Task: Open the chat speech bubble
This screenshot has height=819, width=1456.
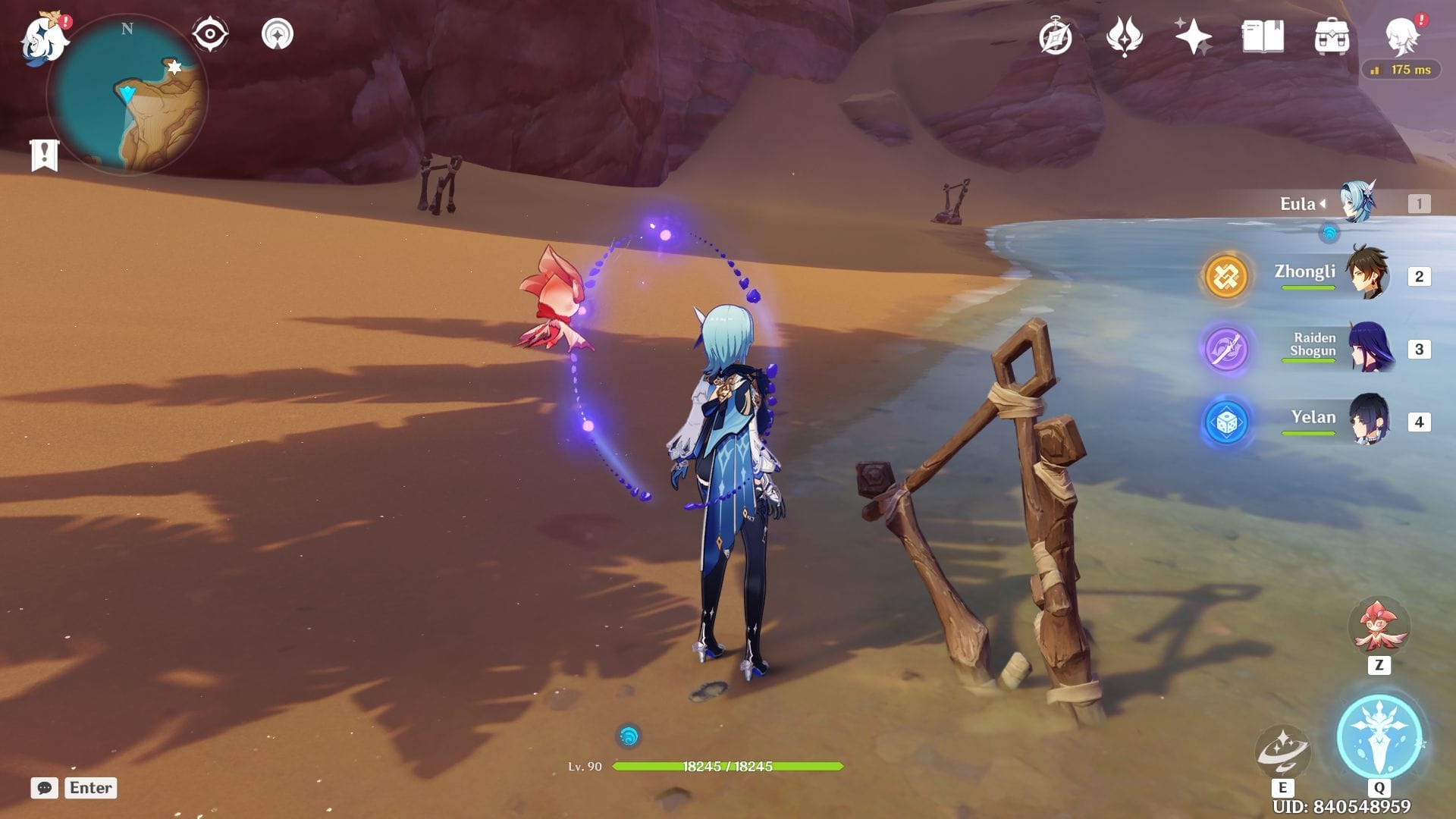Action: [x=44, y=788]
